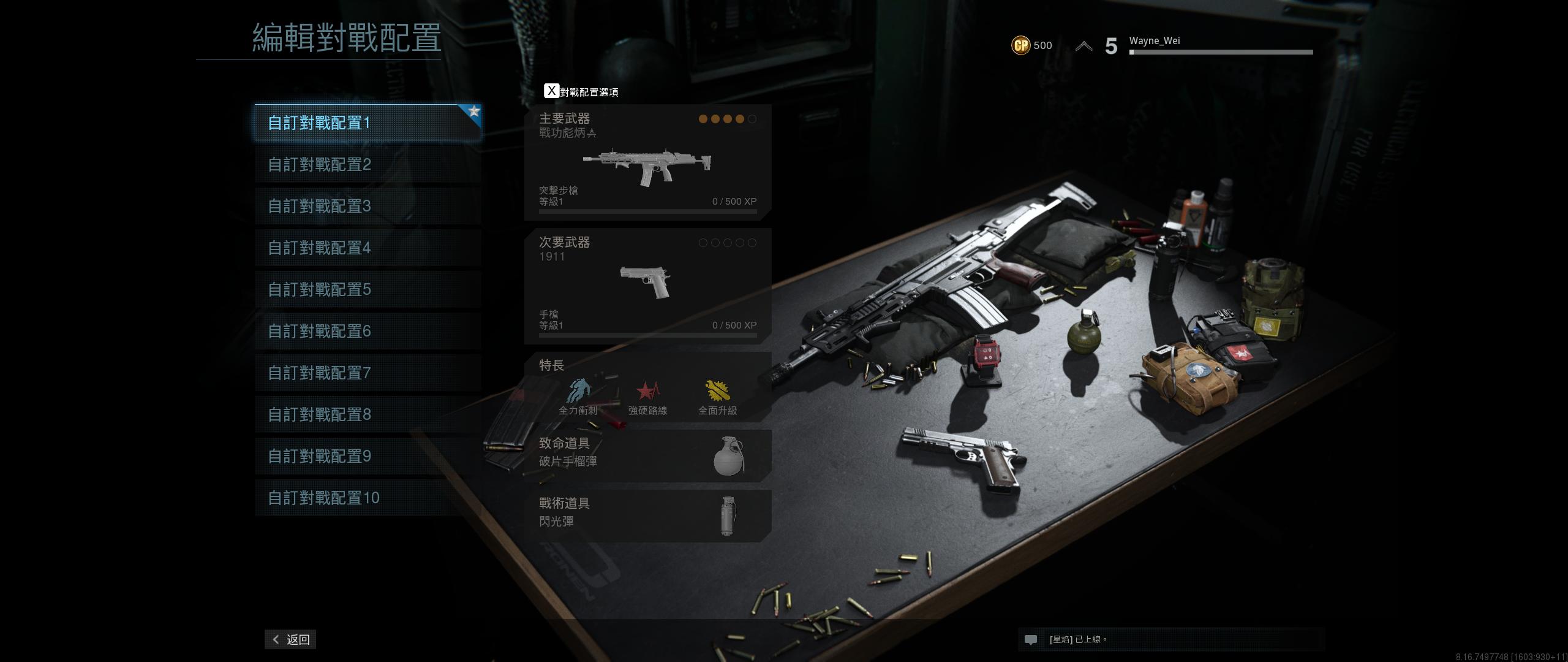Pick the 自訂對戰配置6 entry

pyautogui.click(x=367, y=332)
